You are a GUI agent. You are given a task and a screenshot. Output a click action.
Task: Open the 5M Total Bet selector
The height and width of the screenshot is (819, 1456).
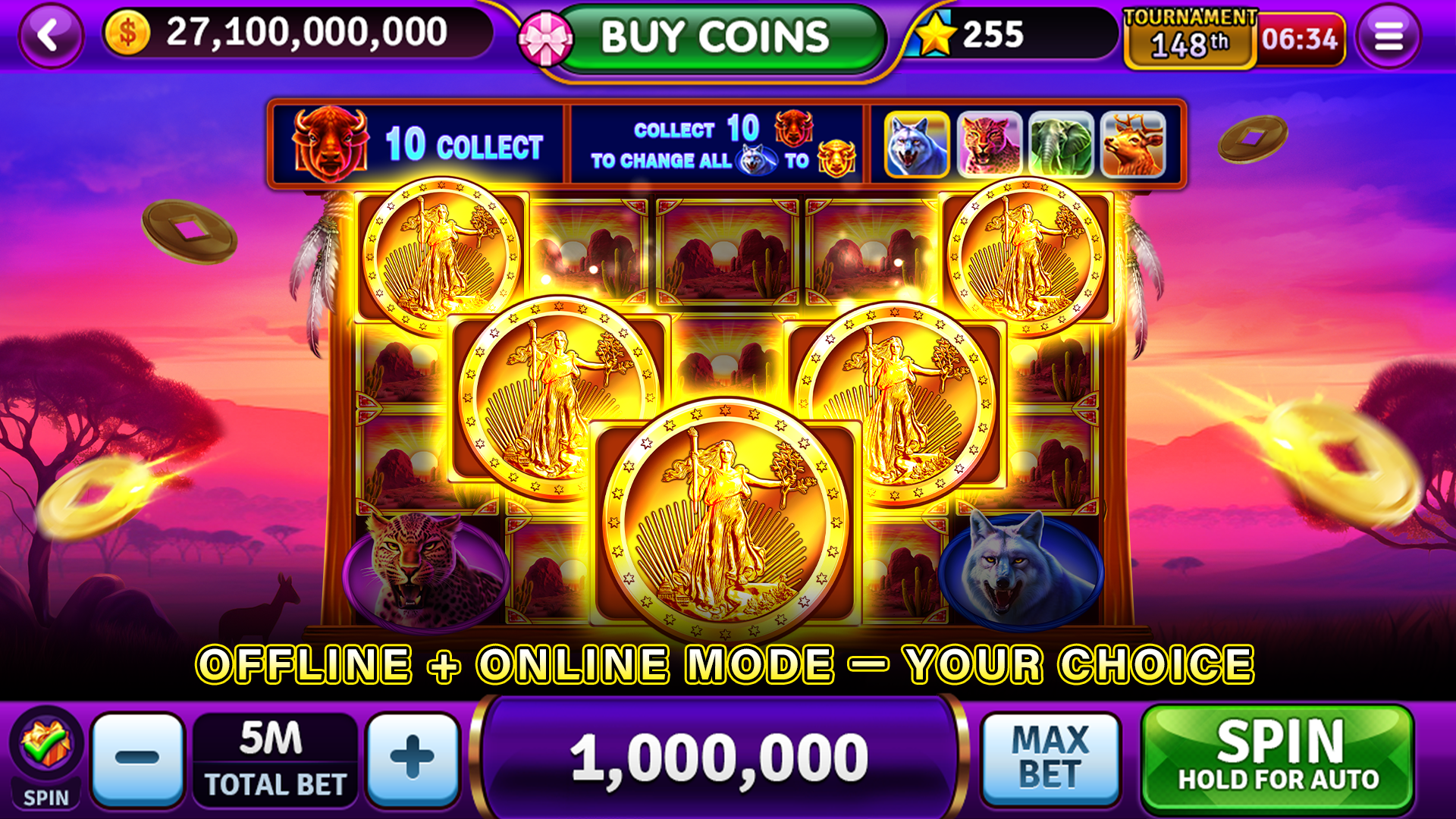pos(275,758)
